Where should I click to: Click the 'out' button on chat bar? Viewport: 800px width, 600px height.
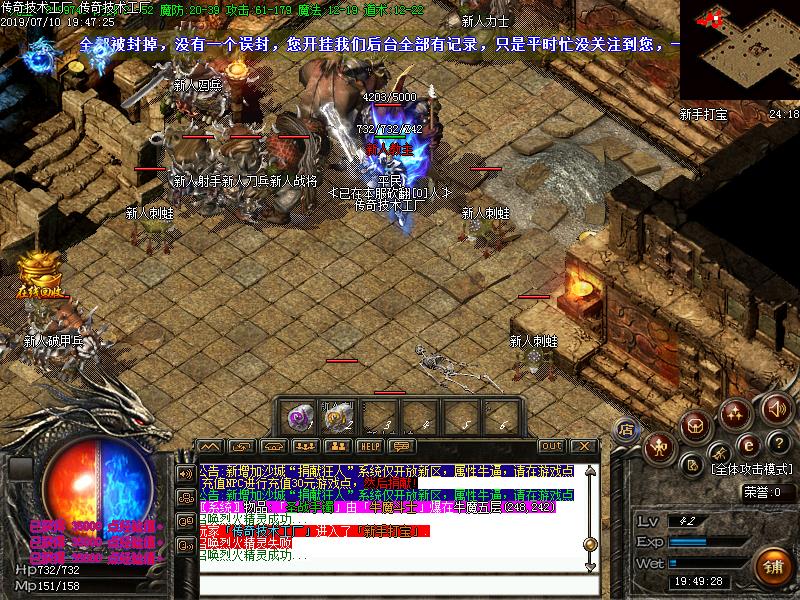[551, 446]
